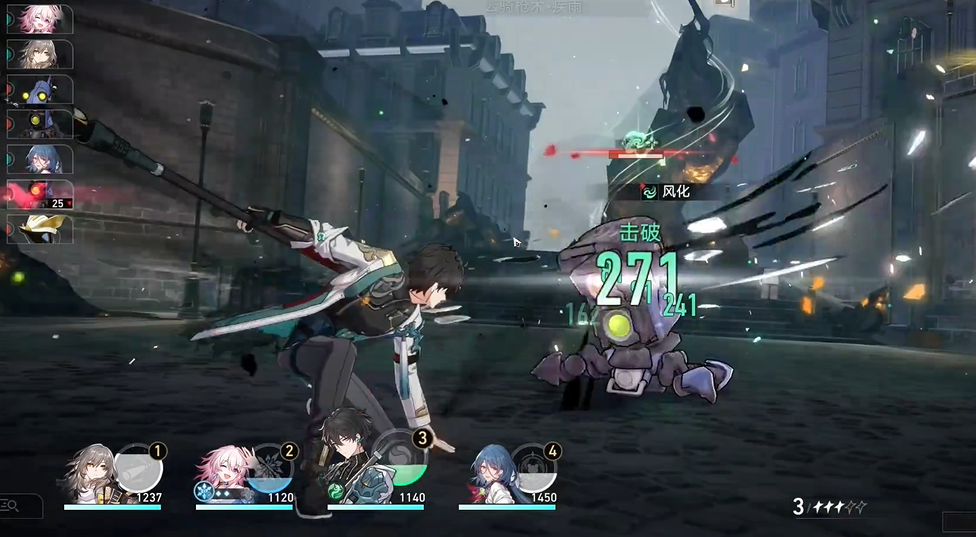Screen dimensions: 976x537
Task: Activate the ultimate circle numbered 1
Action: click(137, 467)
